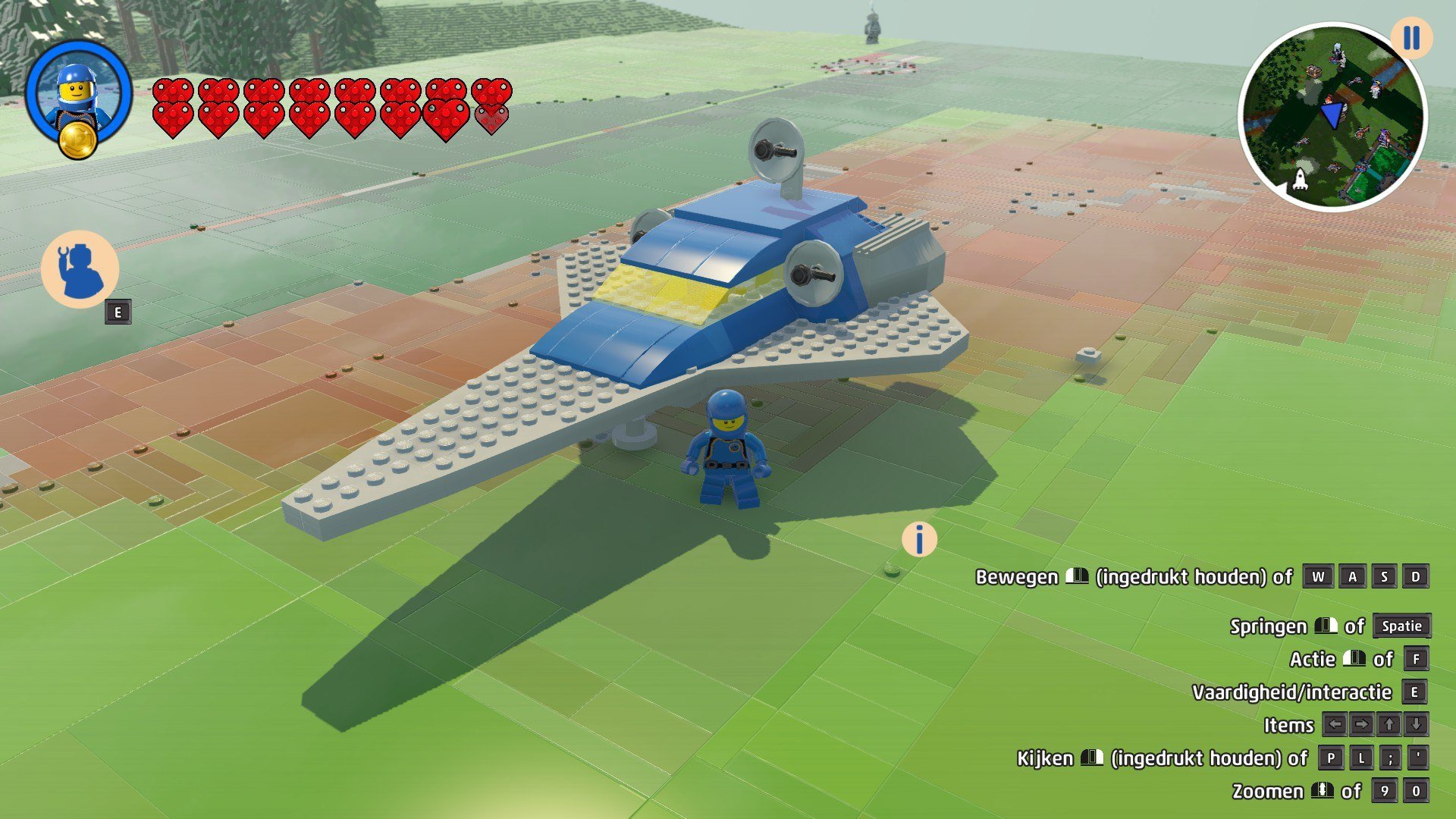Click the blue astronaut character portrait
Screen dimensions: 1456x819
pos(77,89)
